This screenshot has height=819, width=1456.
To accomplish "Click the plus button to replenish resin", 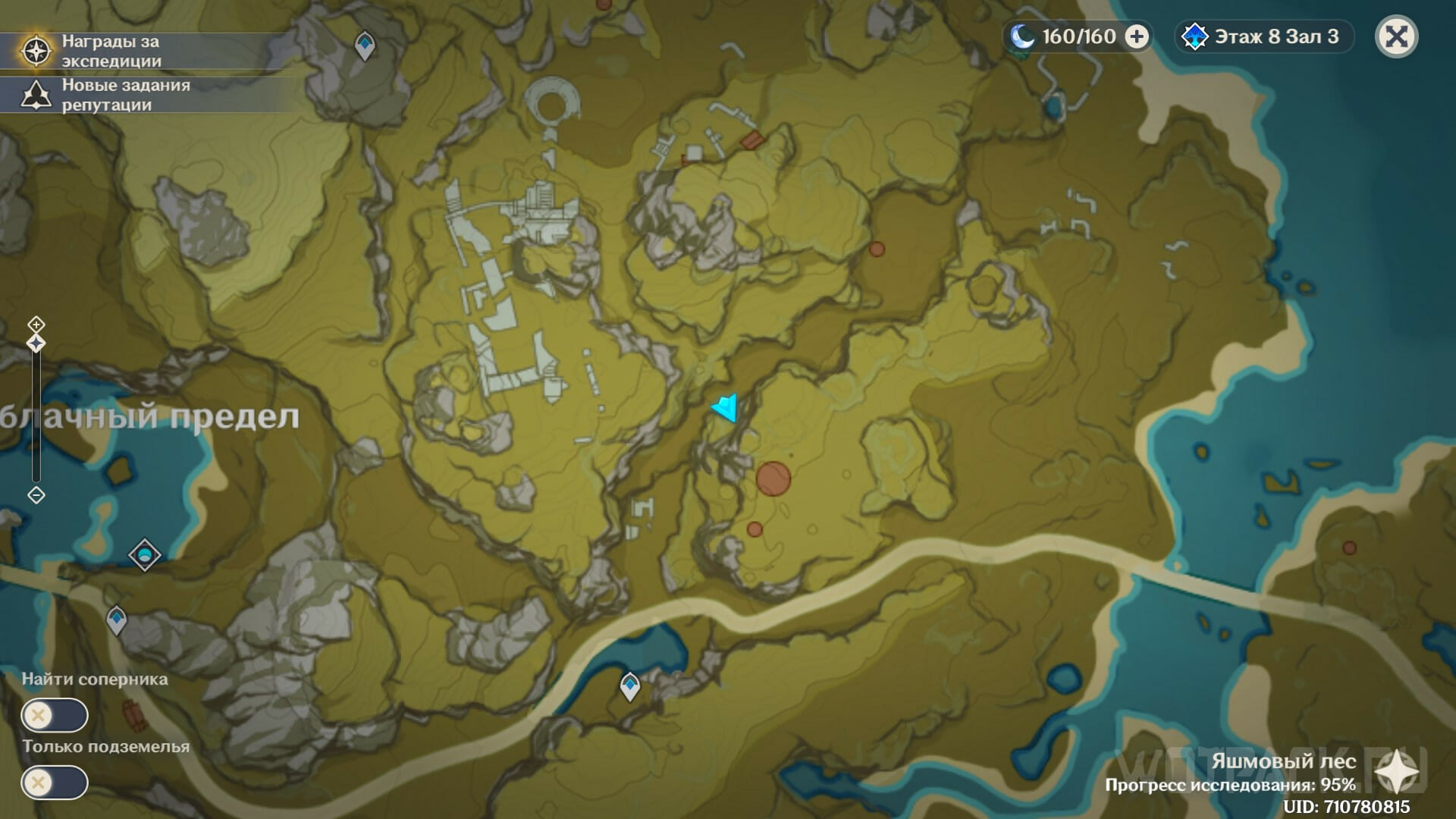I will pos(1136,36).
